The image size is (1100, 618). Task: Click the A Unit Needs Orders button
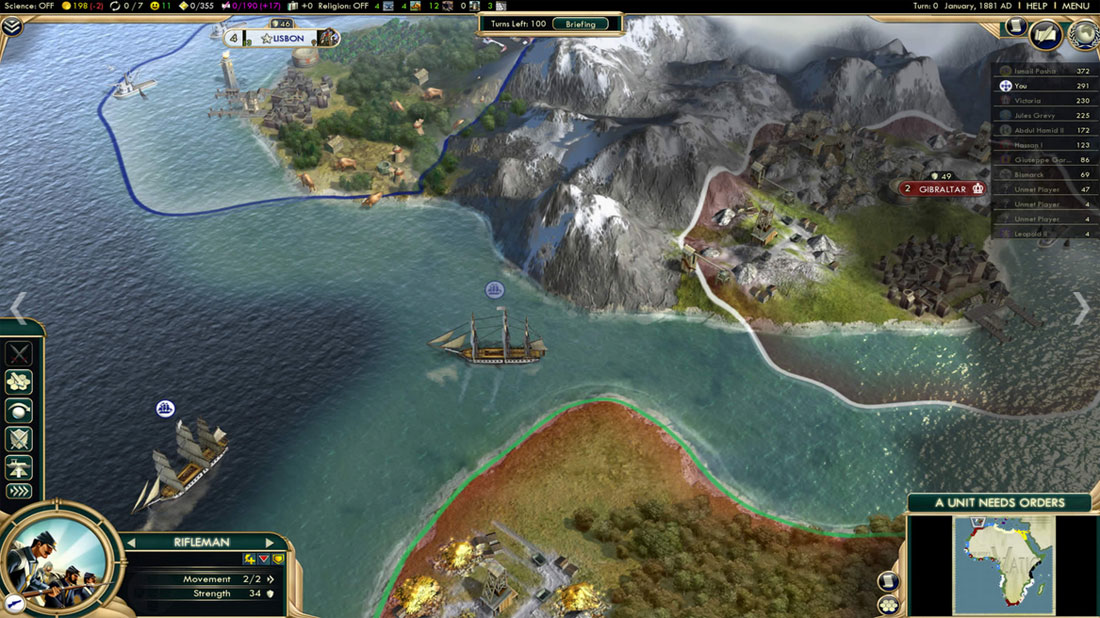(x=999, y=502)
